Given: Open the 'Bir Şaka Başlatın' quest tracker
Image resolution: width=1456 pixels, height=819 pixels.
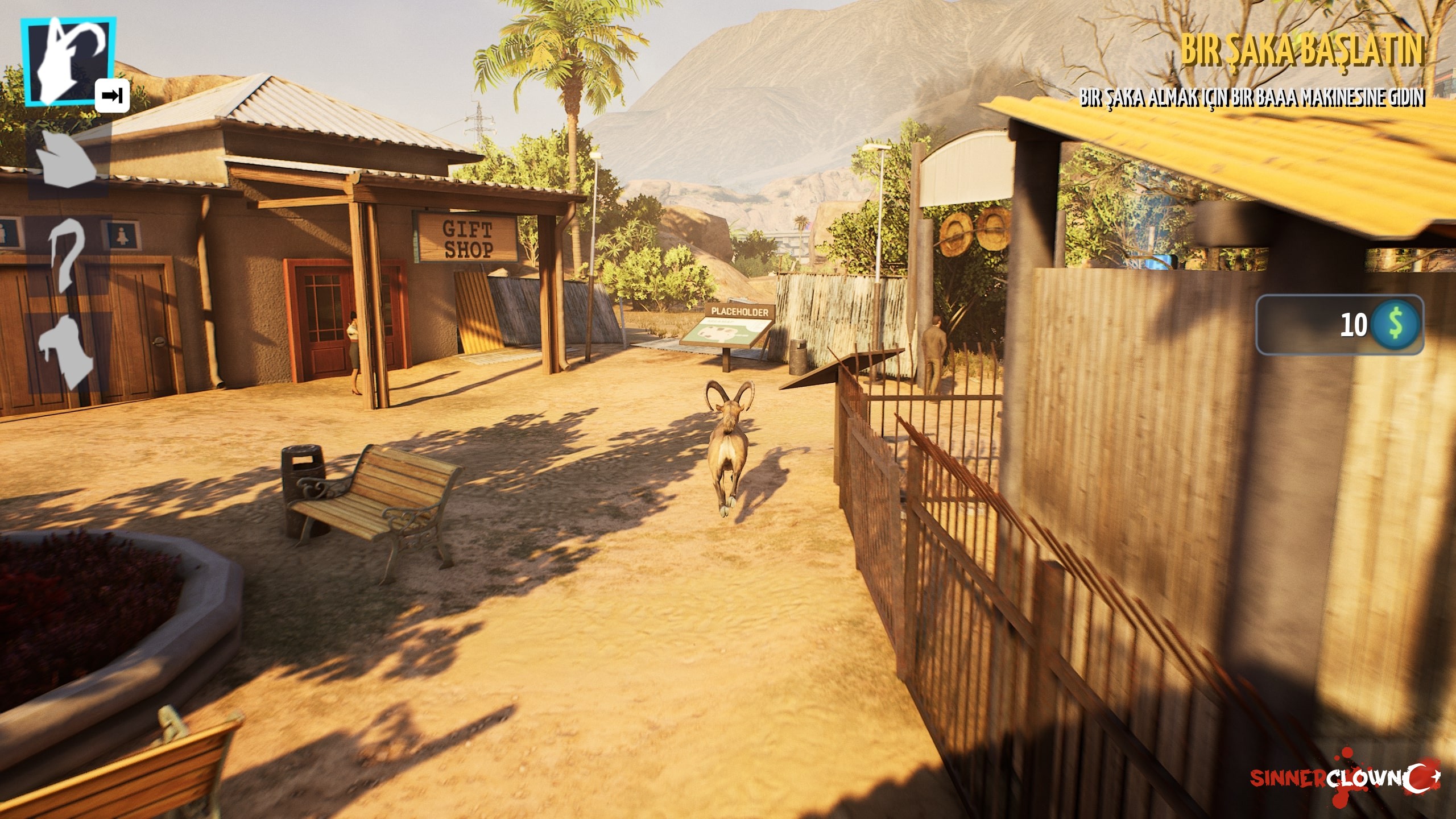Looking at the screenshot, I should tap(1301, 51).
